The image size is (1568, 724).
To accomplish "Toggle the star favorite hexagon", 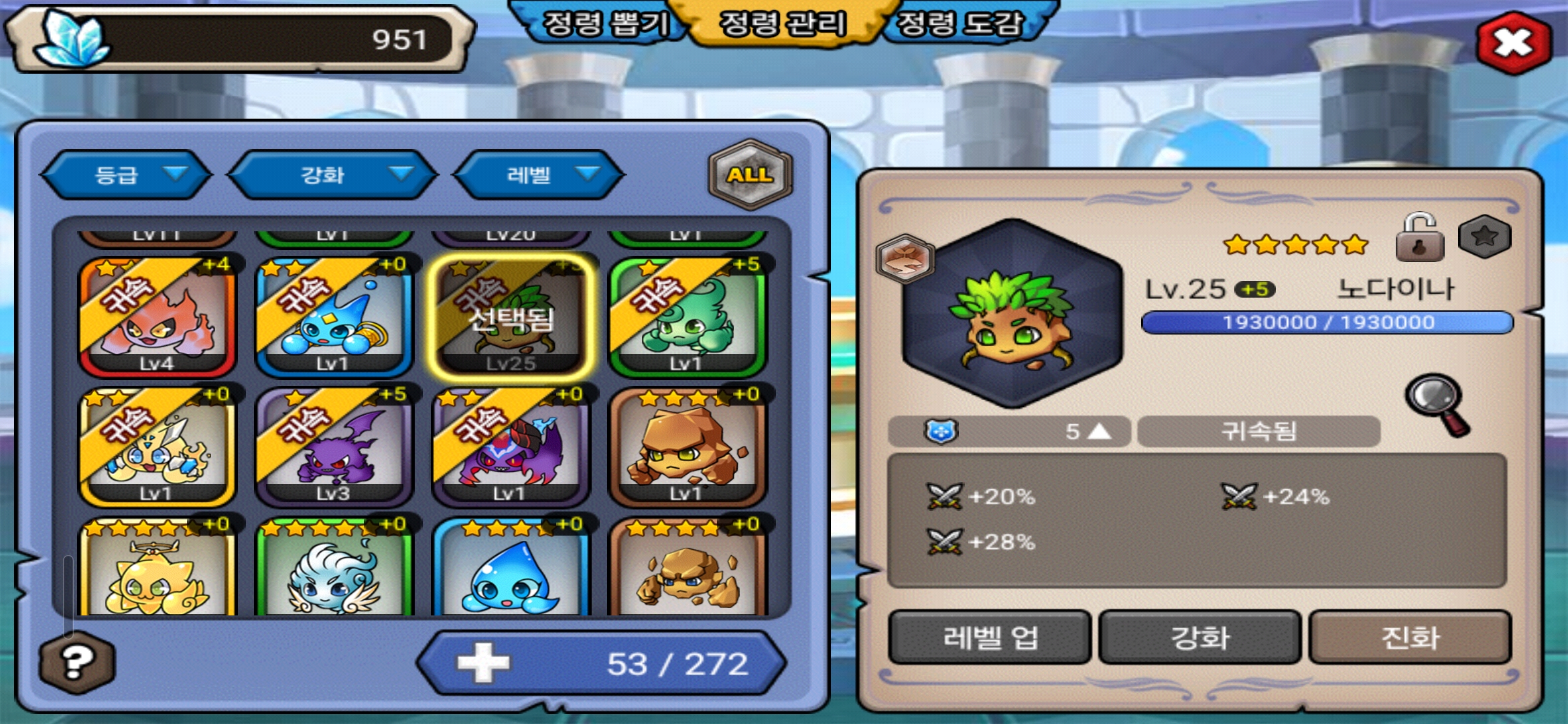I will click(x=1485, y=237).
